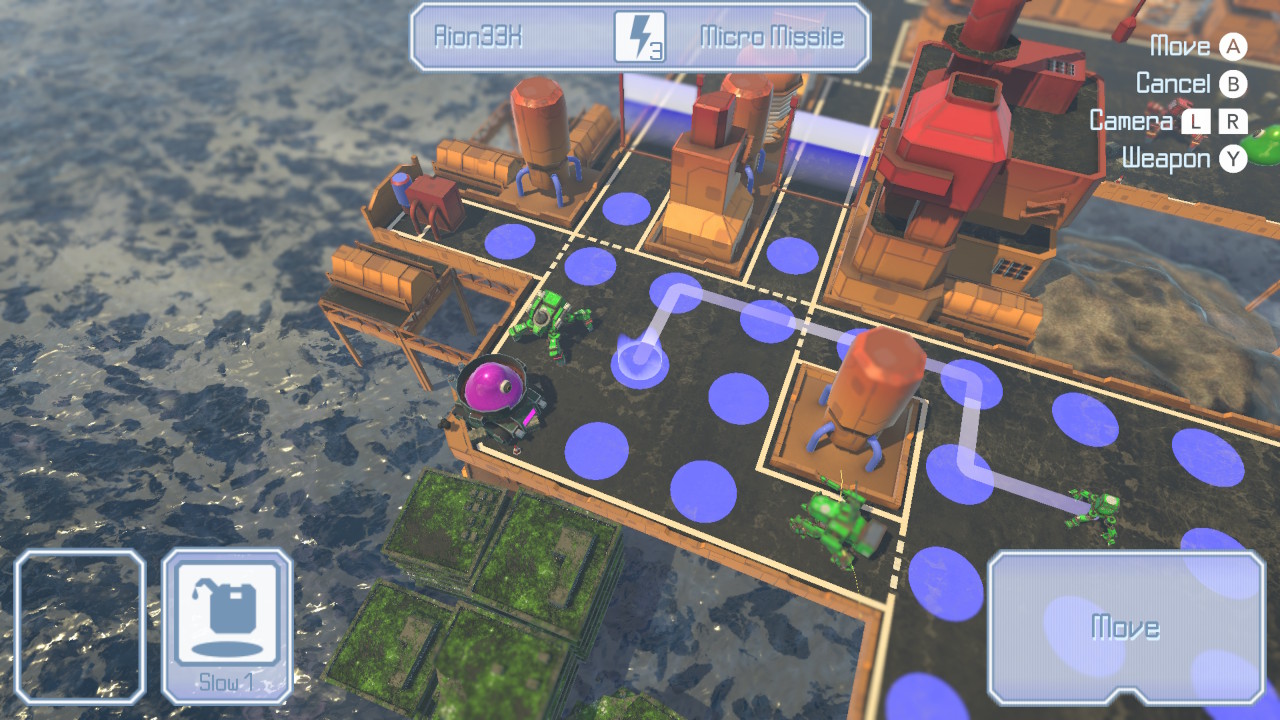This screenshot has width=1280, height=720.
Task: Click the L shoulder button icon for Camera
Action: coord(1198,121)
